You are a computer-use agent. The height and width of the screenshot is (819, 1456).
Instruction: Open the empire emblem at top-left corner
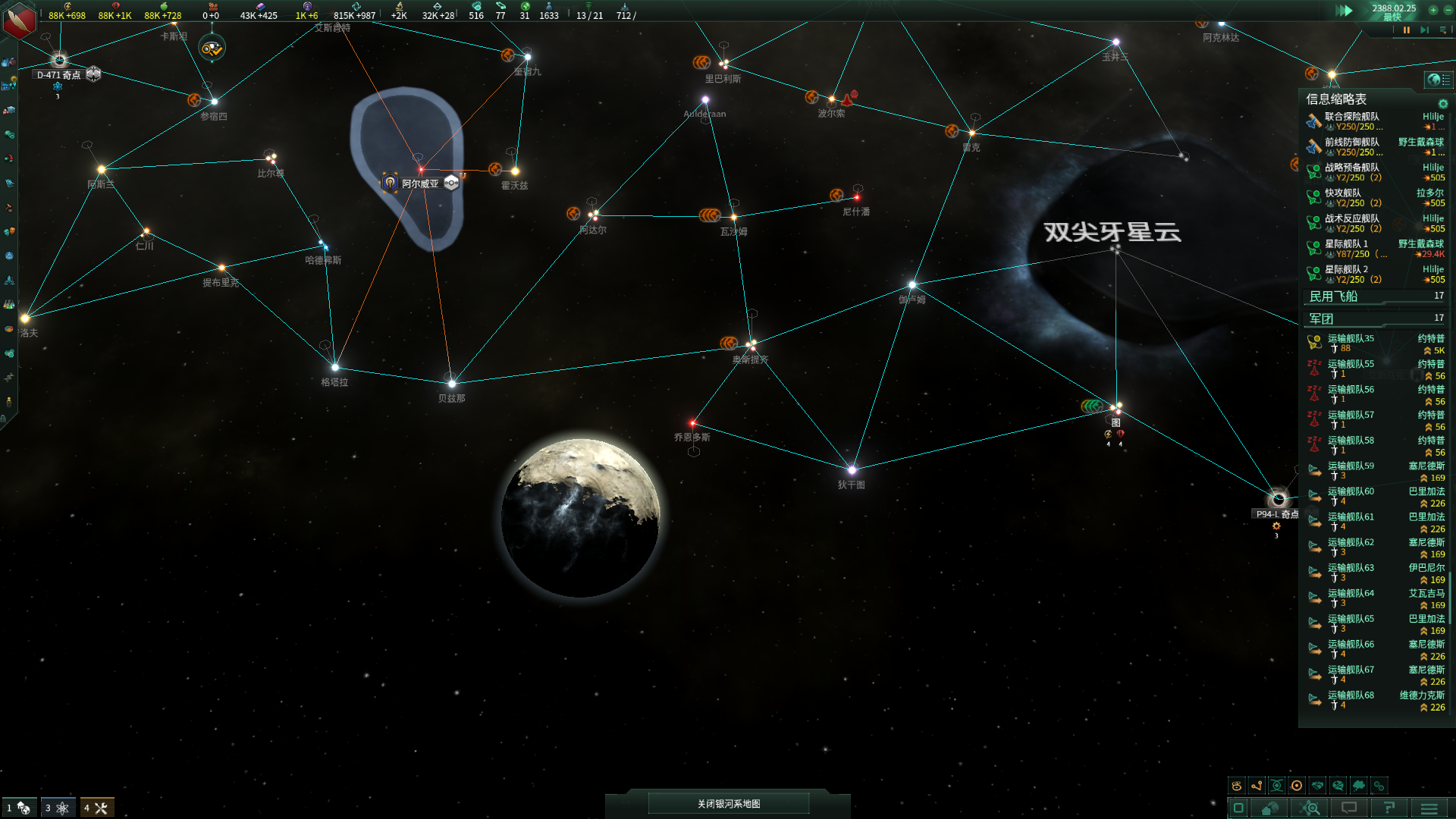(x=19, y=19)
